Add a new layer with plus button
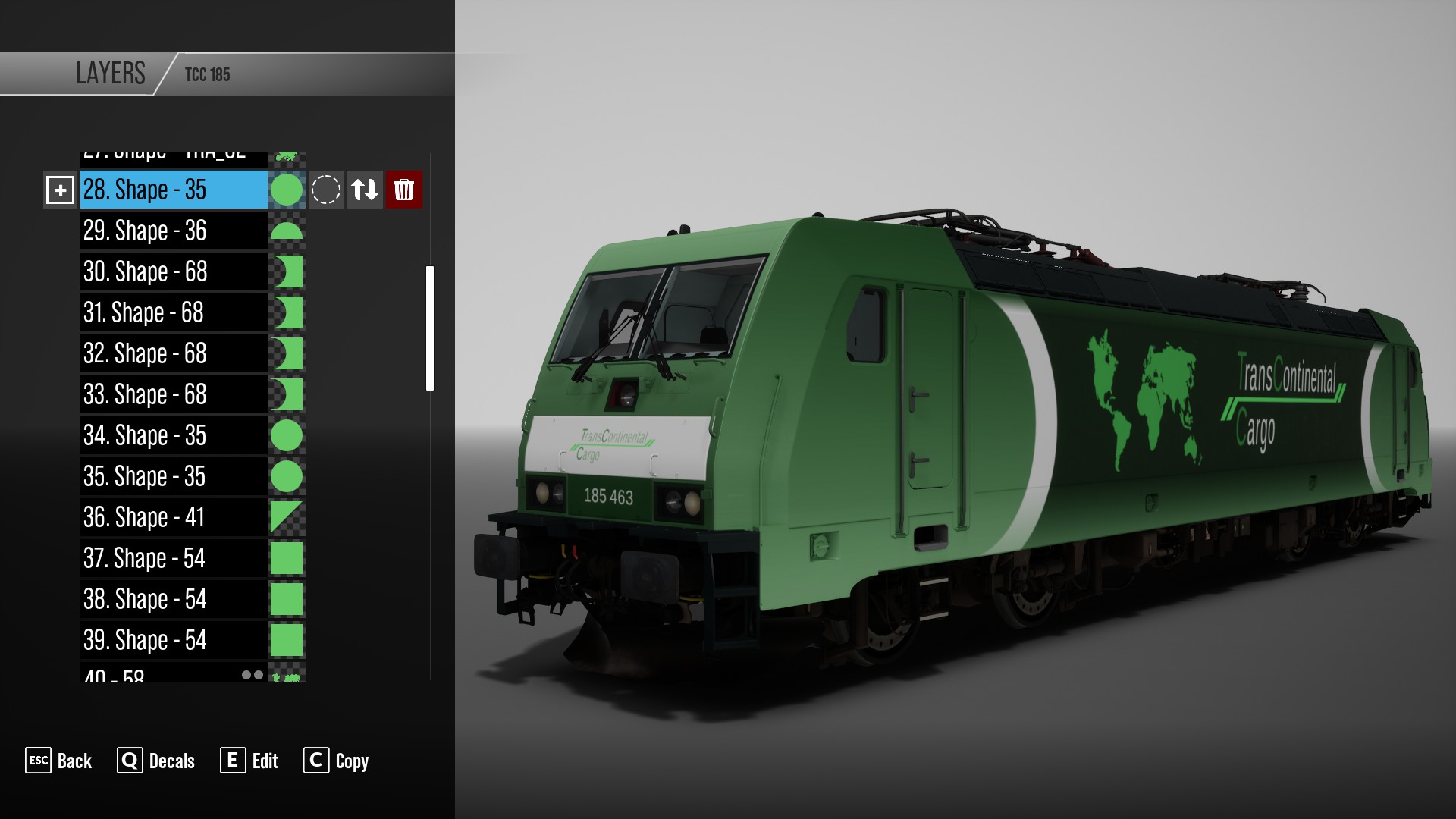Screen dimensions: 1456x819 point(60,190)
